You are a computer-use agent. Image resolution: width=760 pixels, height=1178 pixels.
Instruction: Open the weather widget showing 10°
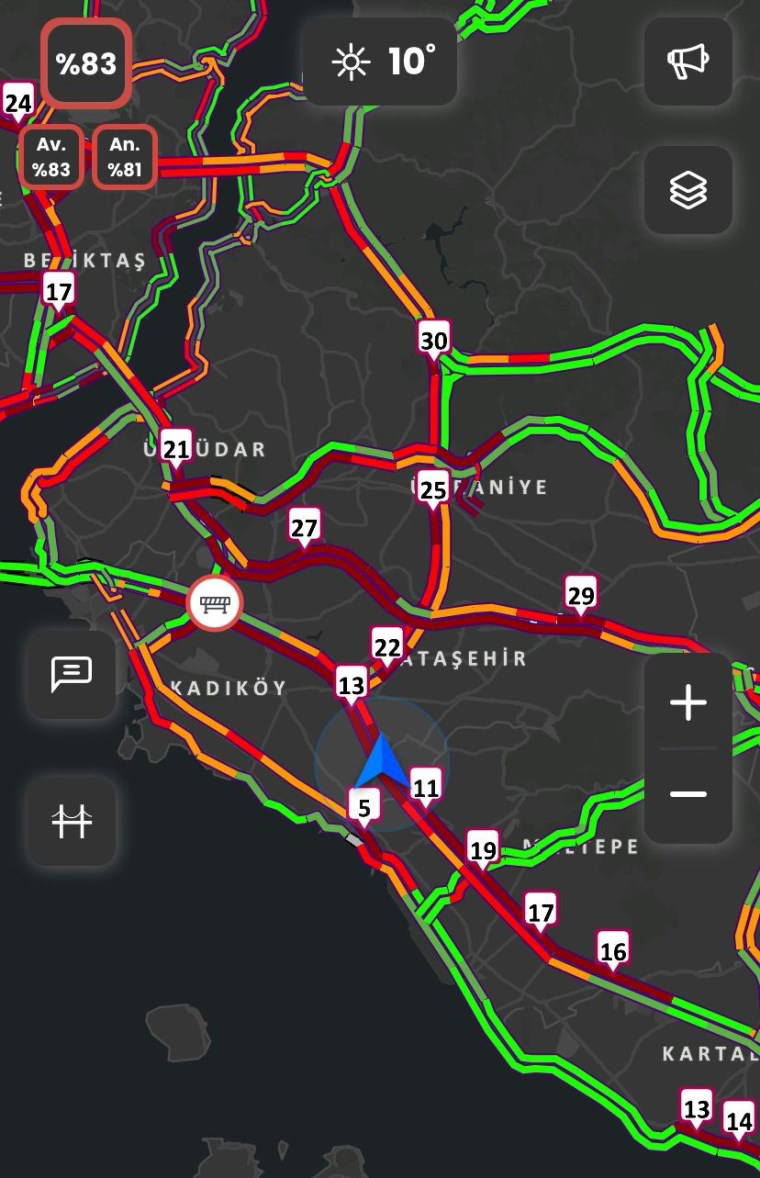(381, 62)
